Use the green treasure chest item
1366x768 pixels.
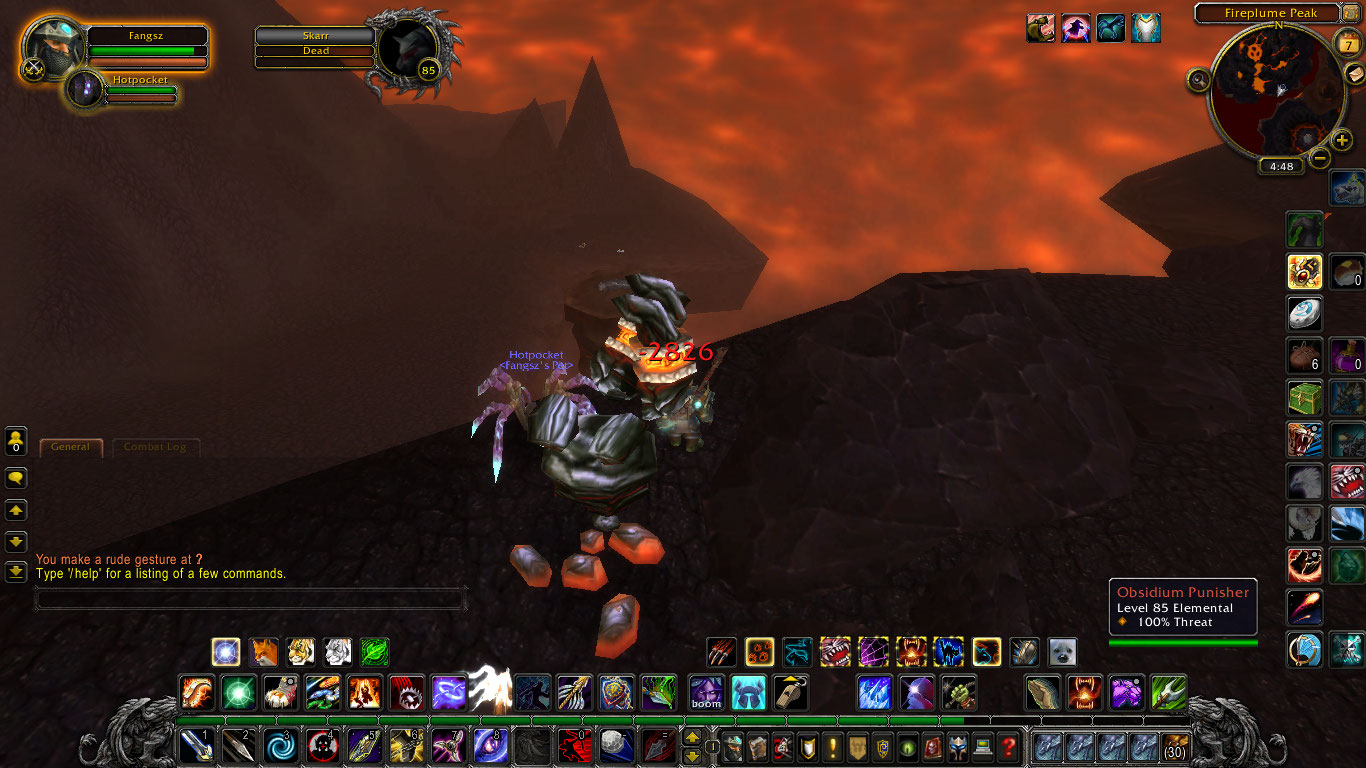point(1304,398)
